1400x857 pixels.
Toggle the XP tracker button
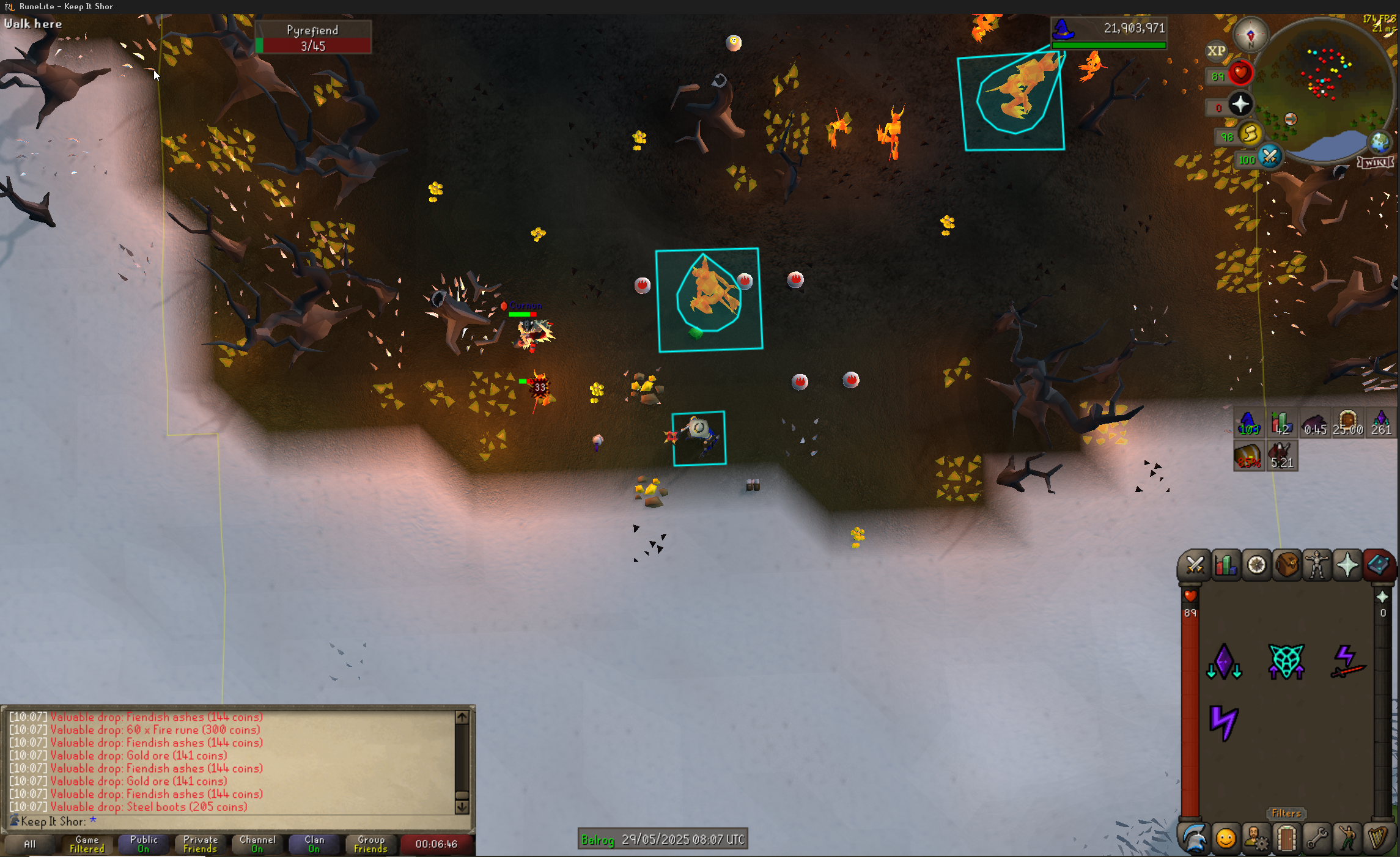click(x=1216, y=51)
